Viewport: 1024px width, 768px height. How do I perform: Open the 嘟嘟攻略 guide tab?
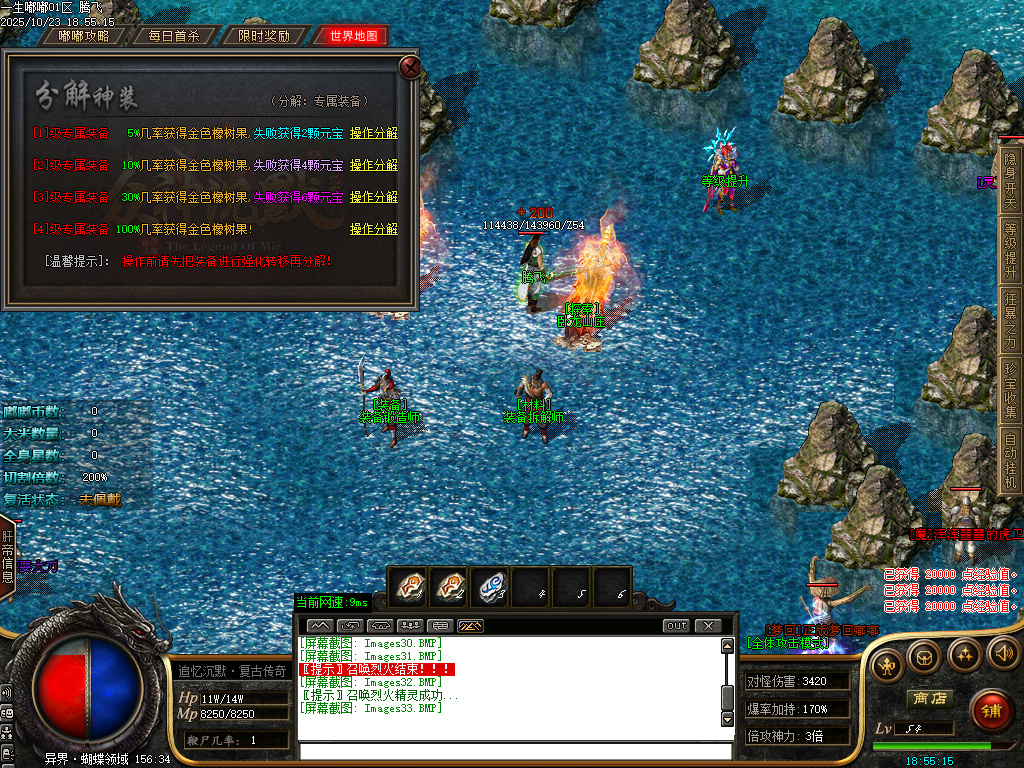(x=83, y=36)
